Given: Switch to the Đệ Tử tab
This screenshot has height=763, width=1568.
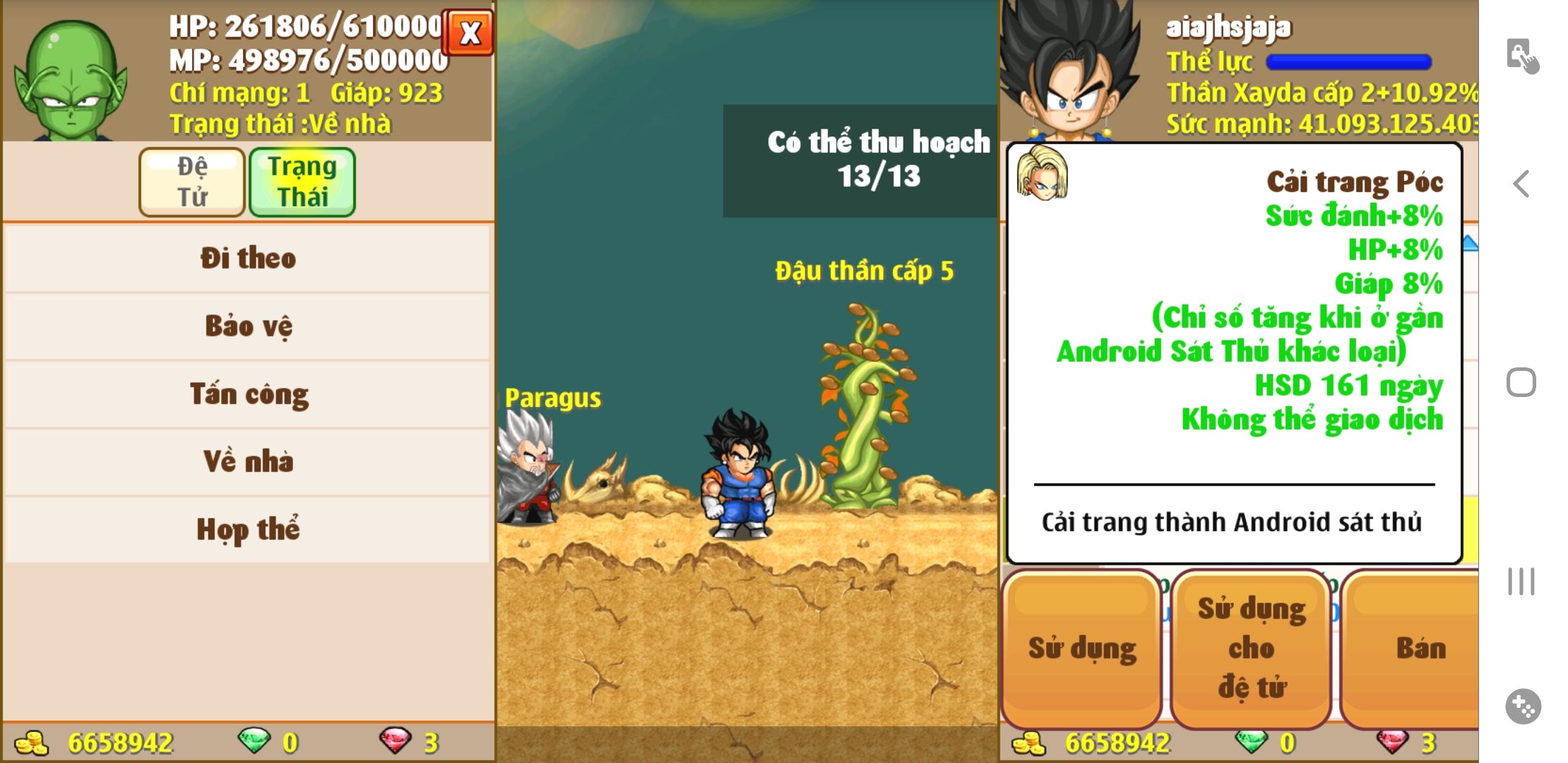Looking at the screenshot, I should (192, 182).
